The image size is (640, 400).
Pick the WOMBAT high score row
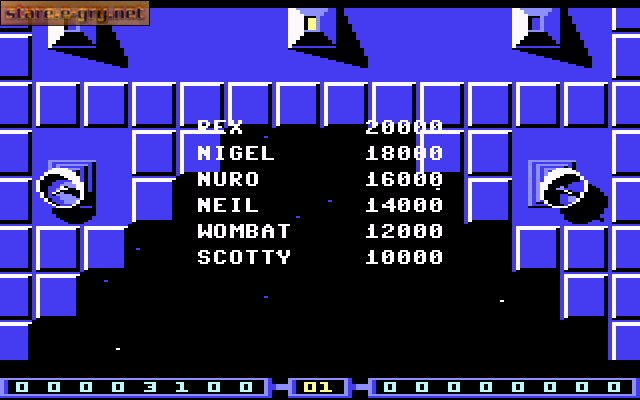click(x=319, y=232)
